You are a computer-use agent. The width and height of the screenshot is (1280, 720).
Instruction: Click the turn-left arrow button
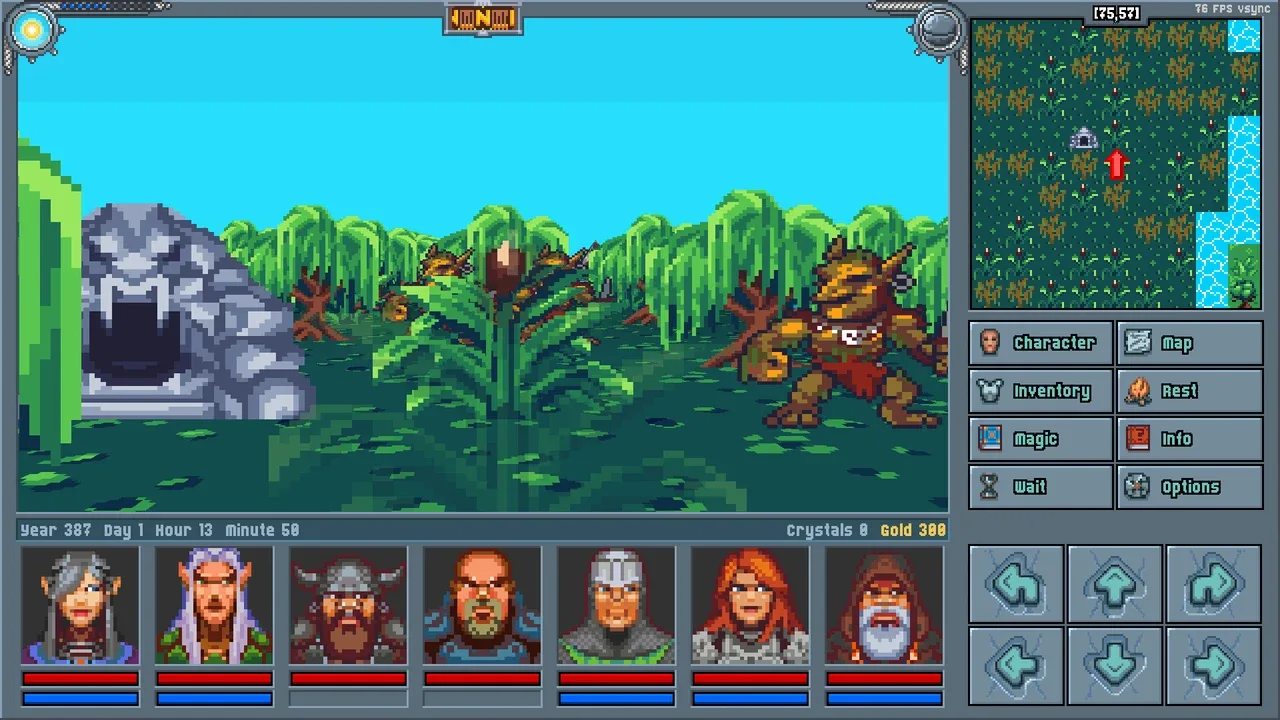(x=1016, y=584)
